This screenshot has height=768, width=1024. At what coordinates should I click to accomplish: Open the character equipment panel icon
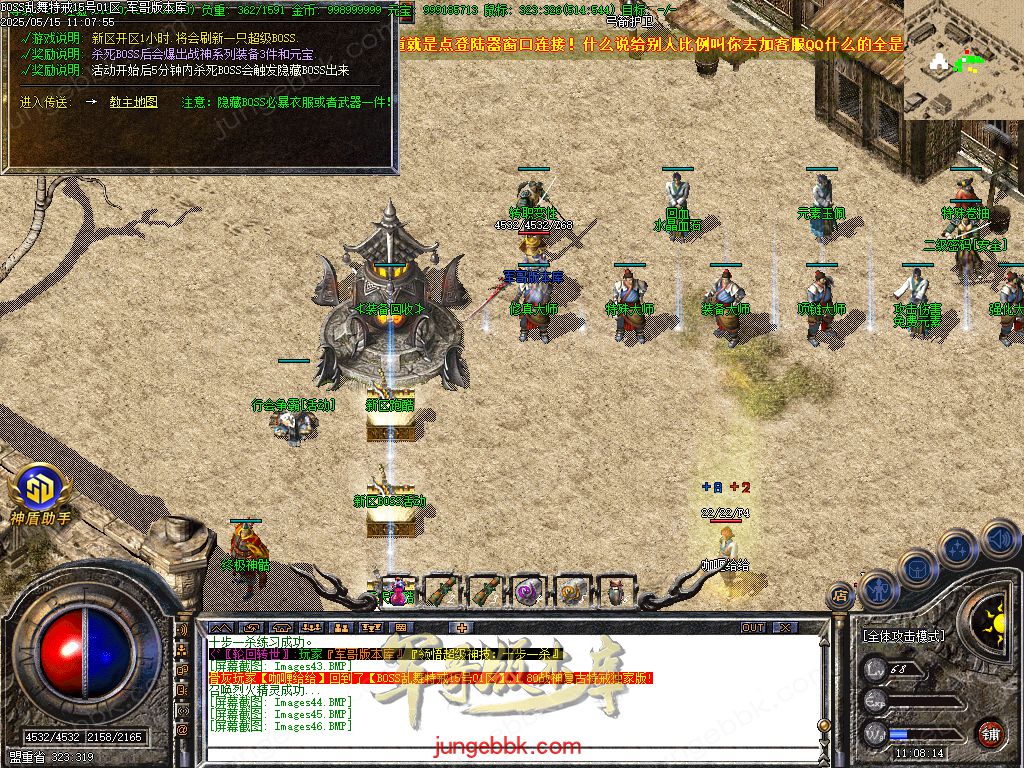[x=876, y=590]
